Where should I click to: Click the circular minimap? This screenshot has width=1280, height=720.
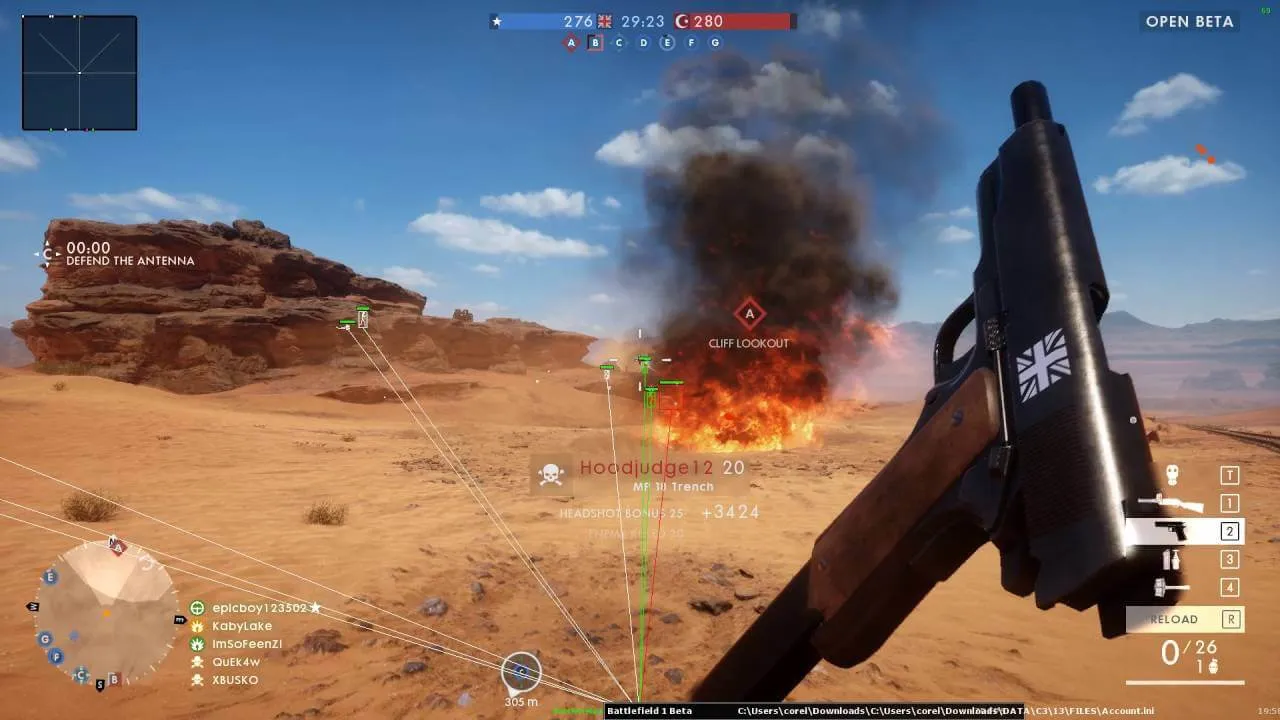106,612
